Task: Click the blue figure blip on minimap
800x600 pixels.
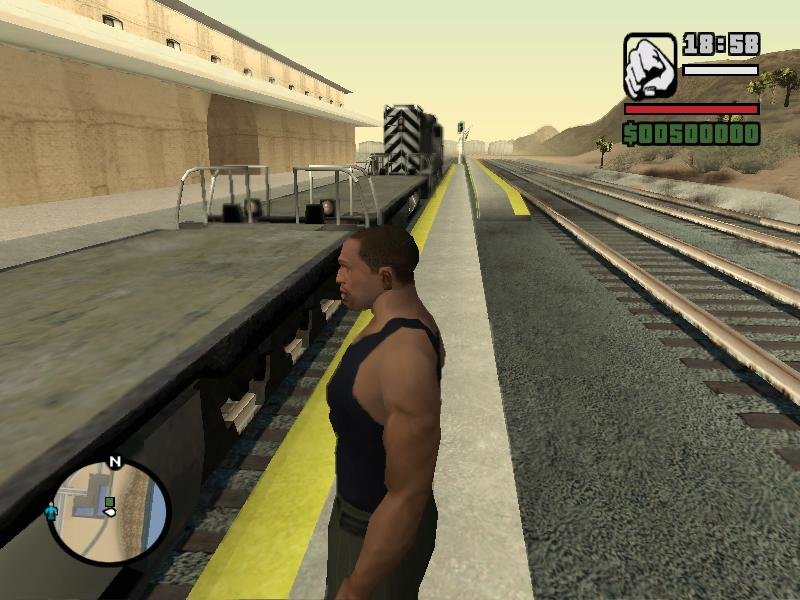Action: [51, 511]
